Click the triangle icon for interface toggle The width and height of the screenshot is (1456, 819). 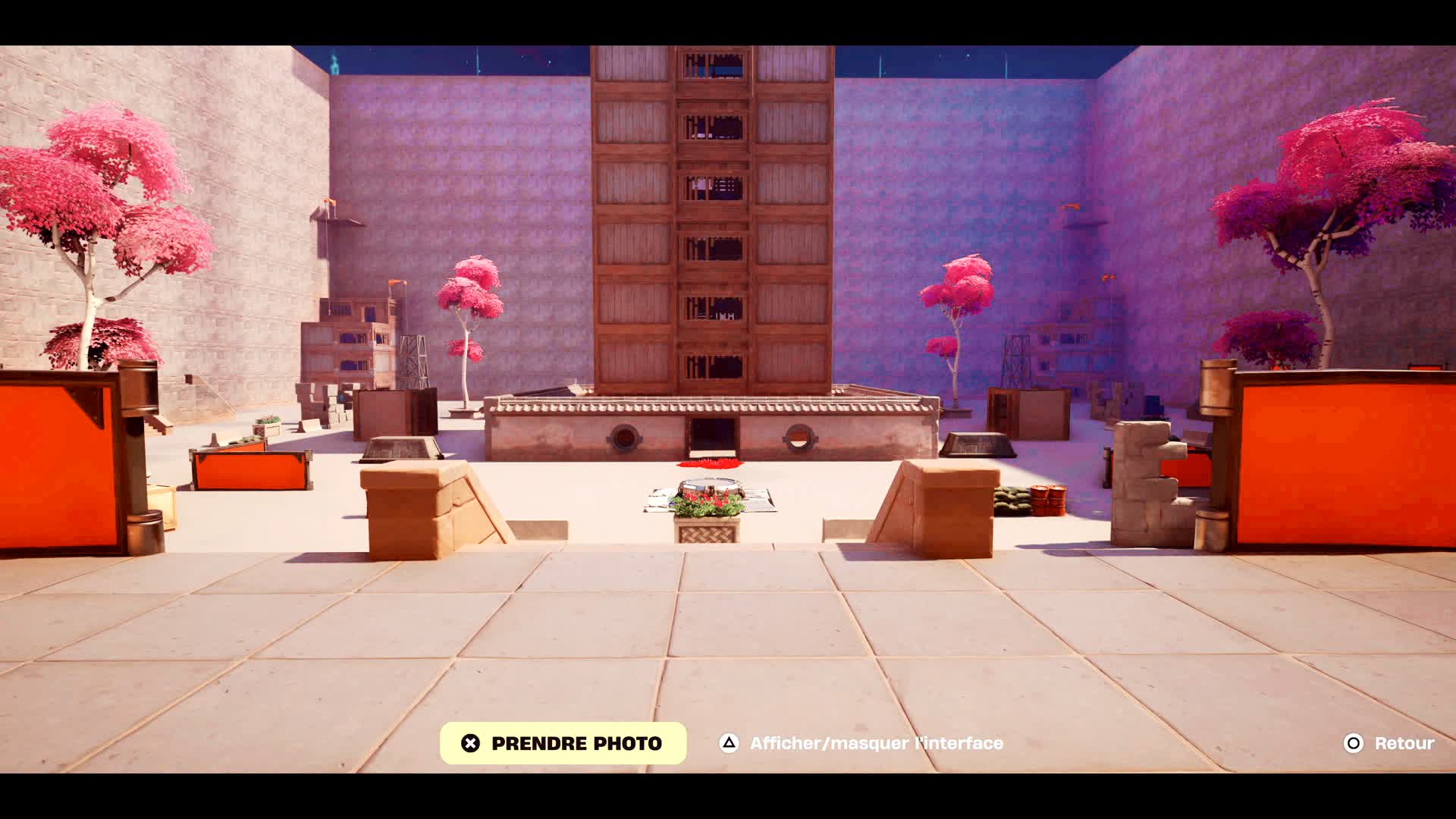(730, 743)
